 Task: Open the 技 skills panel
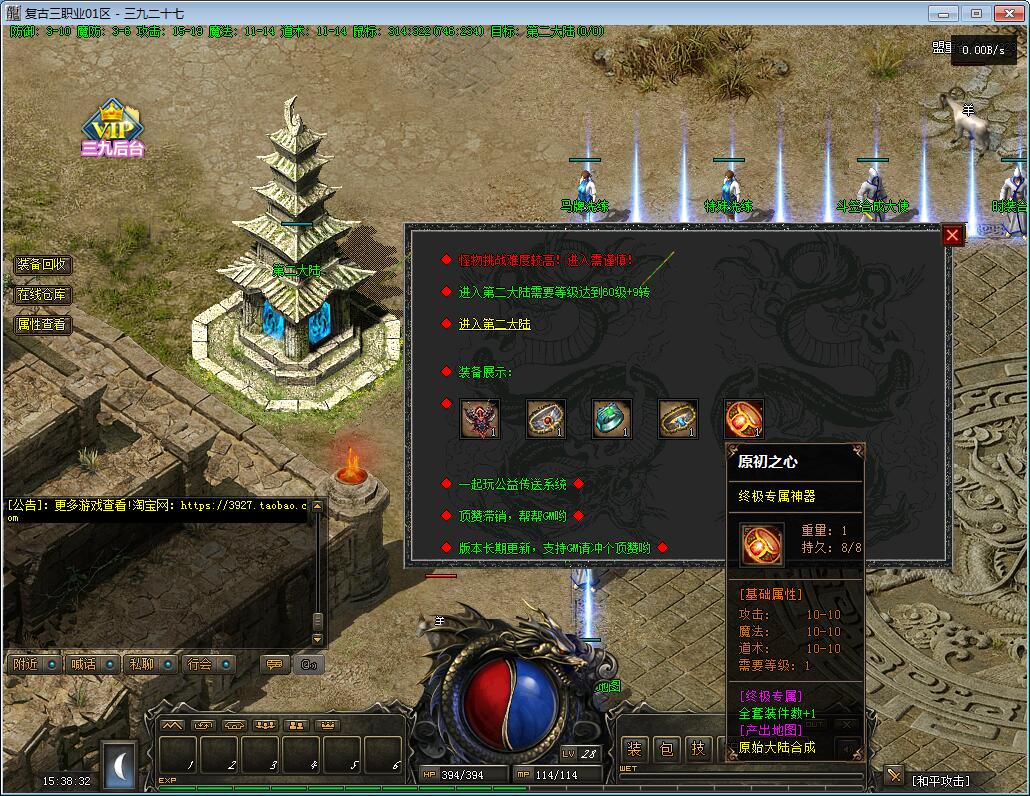click(x=699, y=749)
